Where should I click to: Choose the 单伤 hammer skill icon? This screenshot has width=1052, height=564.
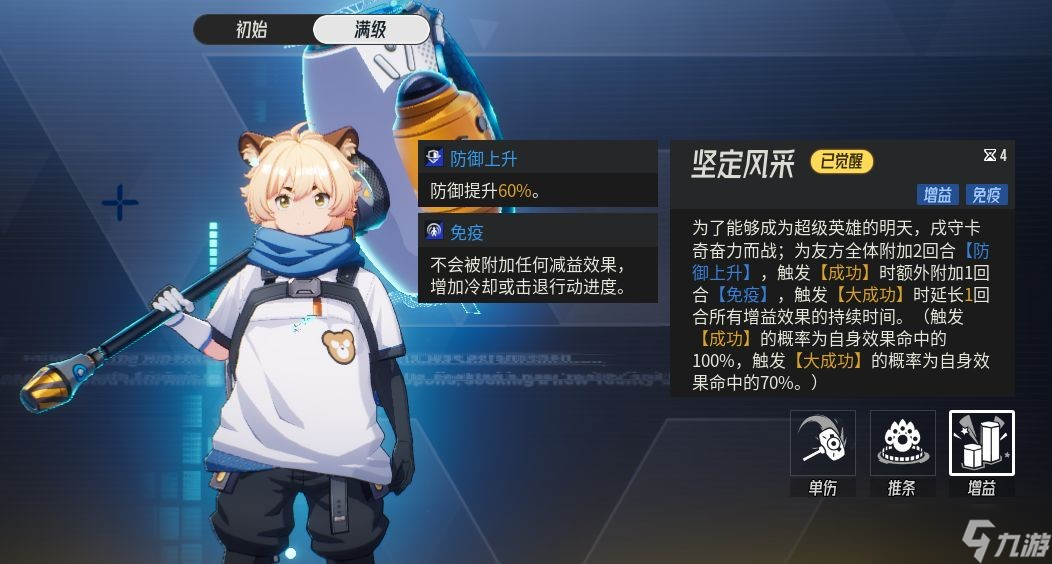(822, 443)
